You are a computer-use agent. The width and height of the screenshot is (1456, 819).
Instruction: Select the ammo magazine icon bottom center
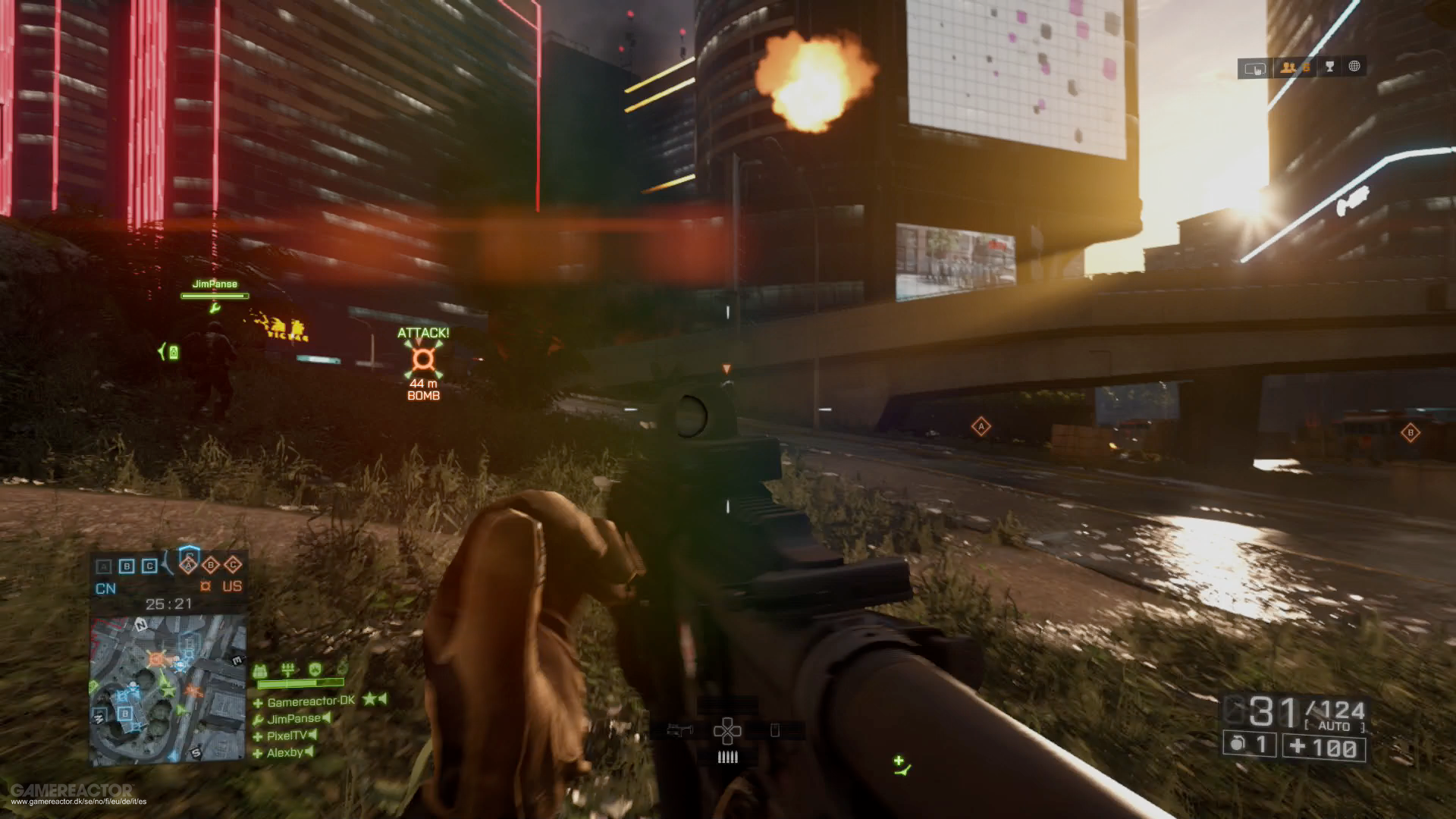(x=728, y=757)
